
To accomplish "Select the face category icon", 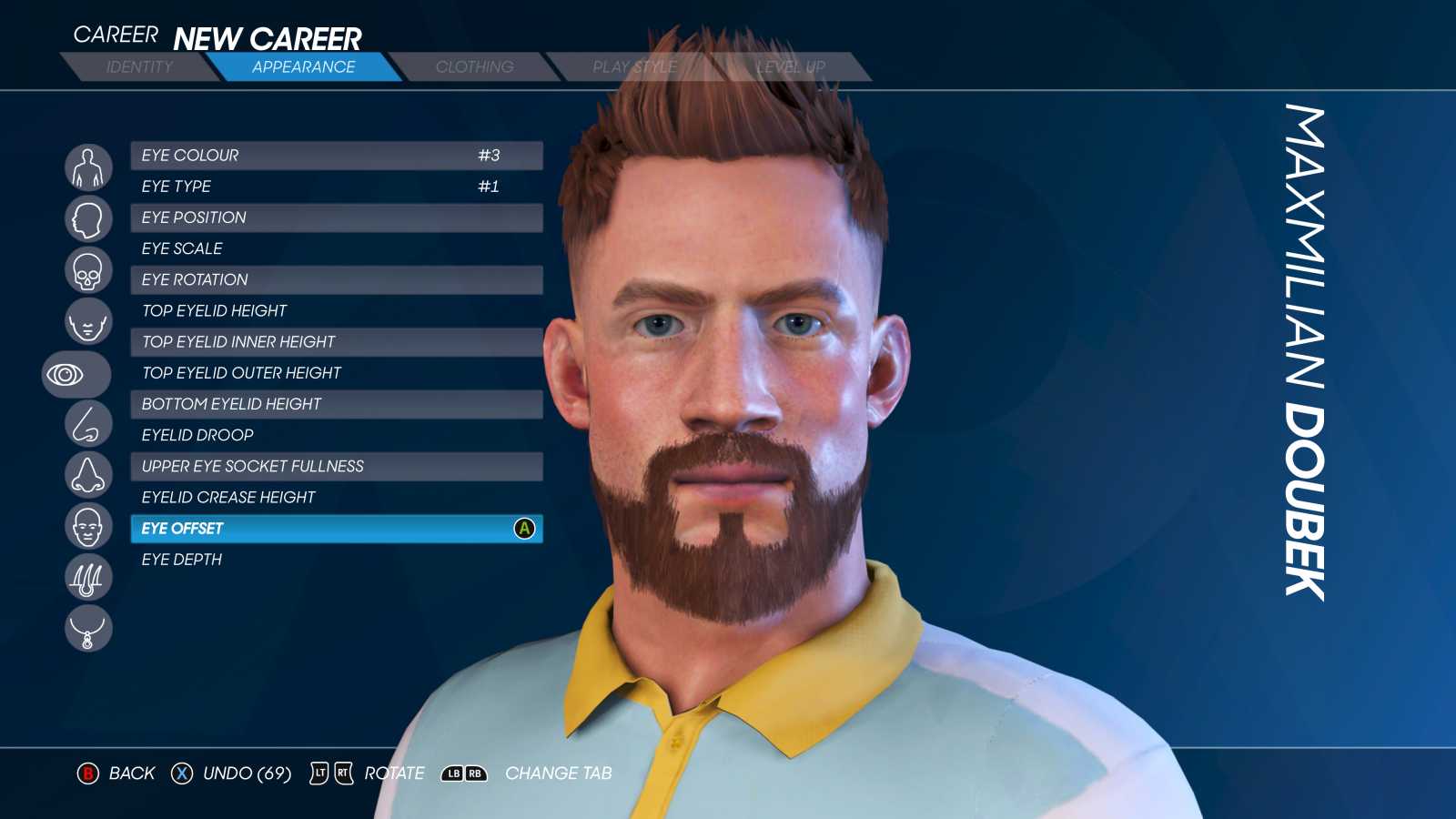I will pyautogui.click(x=87, y=321).
